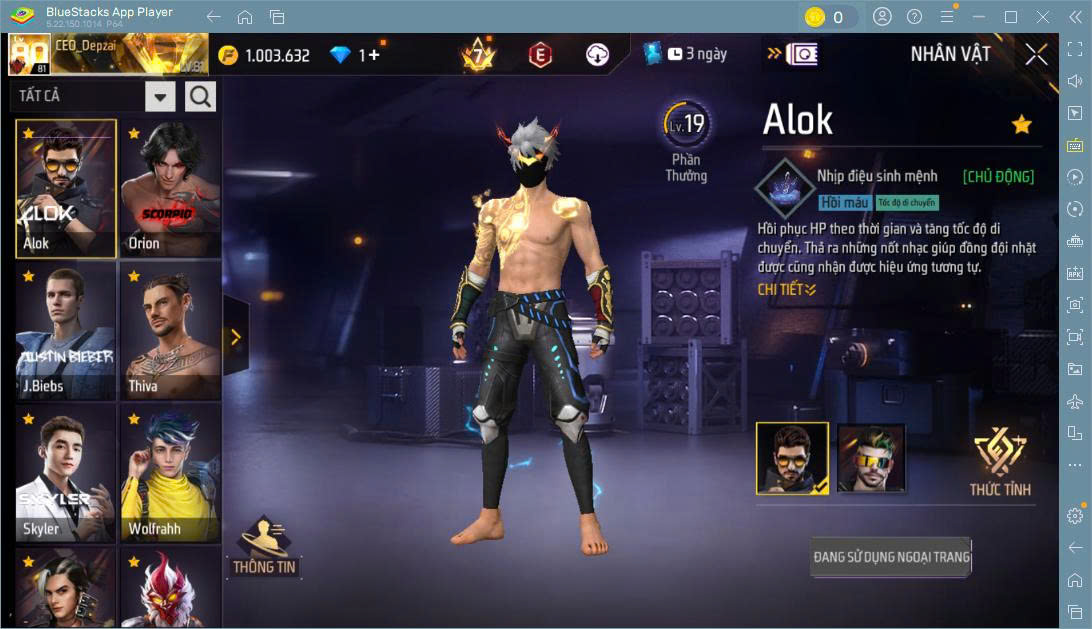
Task: Add diamonds with the plus button
Action: click(375, 55)
